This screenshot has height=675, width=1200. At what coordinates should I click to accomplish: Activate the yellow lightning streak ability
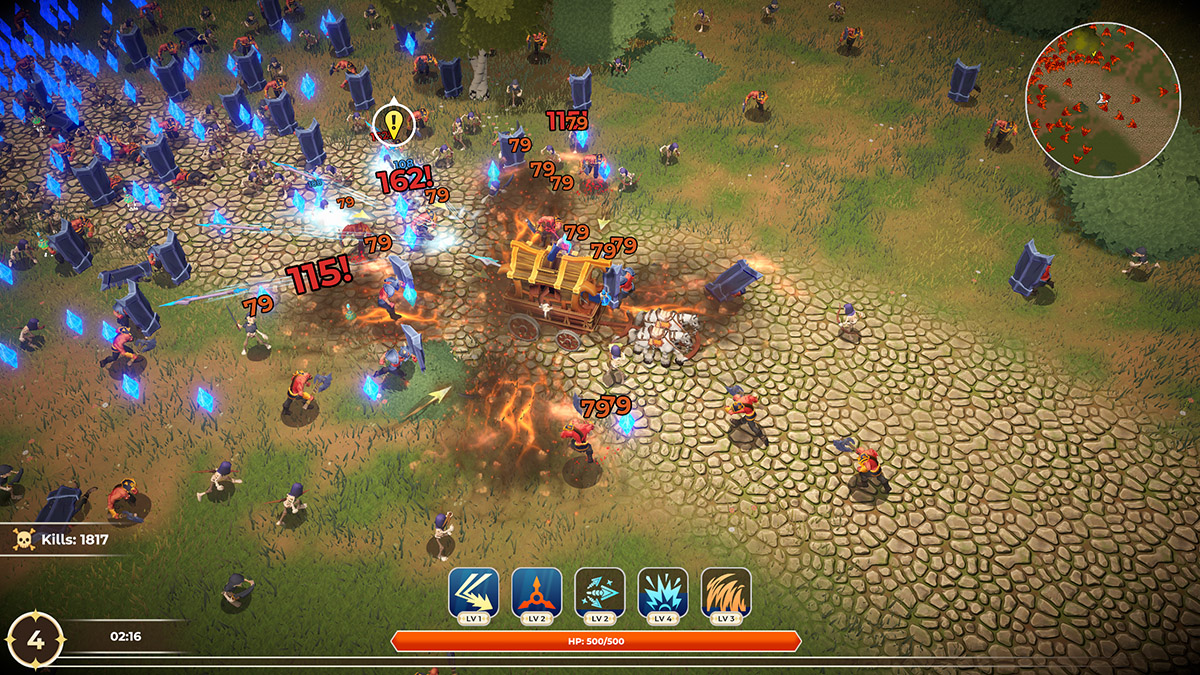[x=473, y=593]
